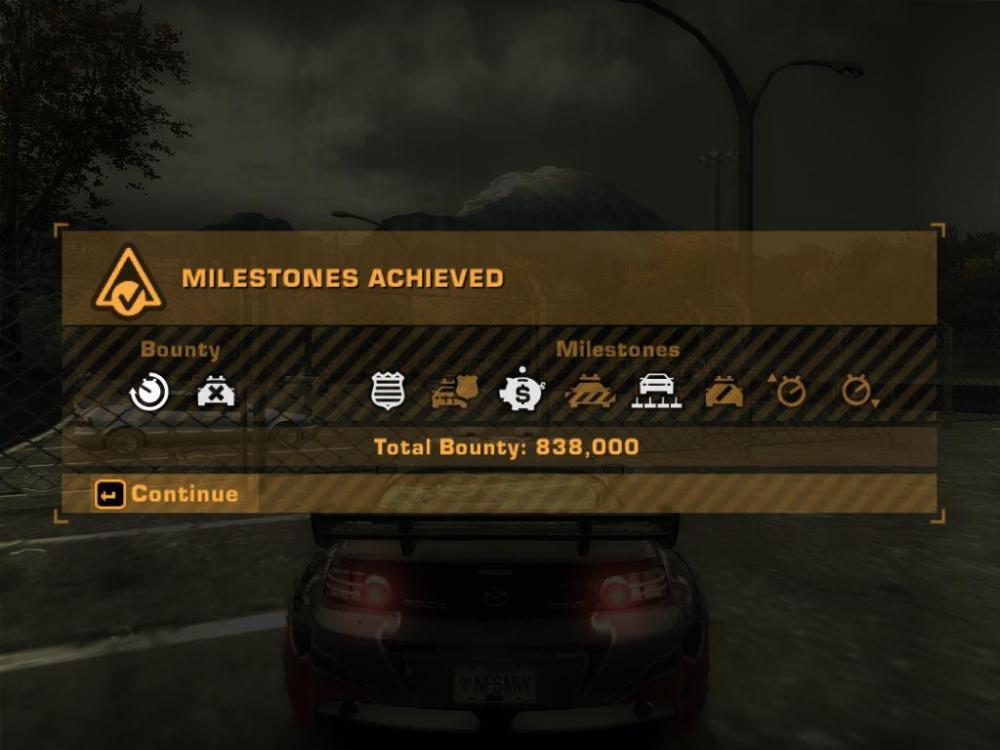The image size is (1000, 750).
Task: Click the piggy bank dollar milestone icon
Action: pyautogui.click(x=521, y=392)
